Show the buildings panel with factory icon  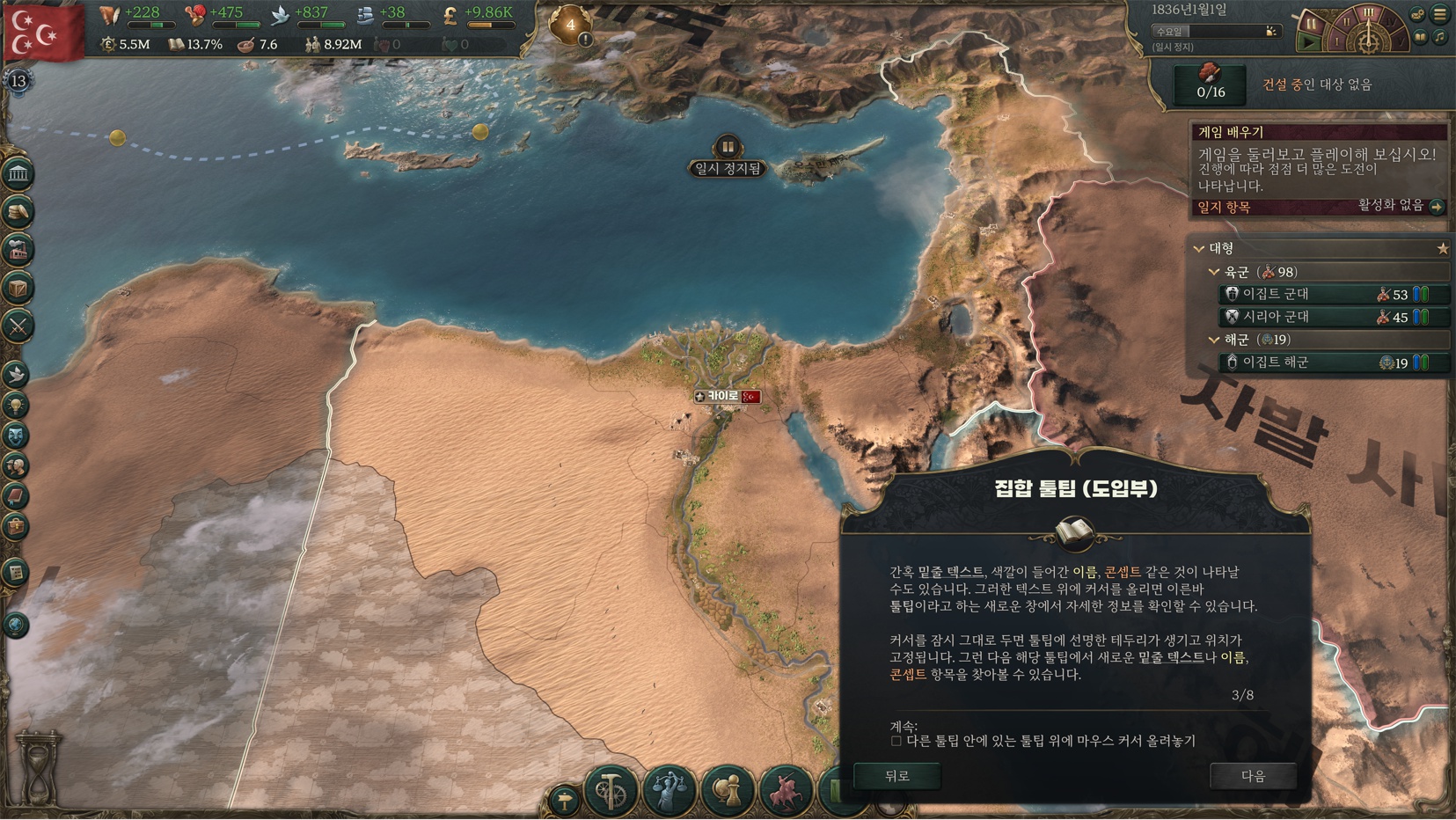pyautogui.click(x=18, y=250)
